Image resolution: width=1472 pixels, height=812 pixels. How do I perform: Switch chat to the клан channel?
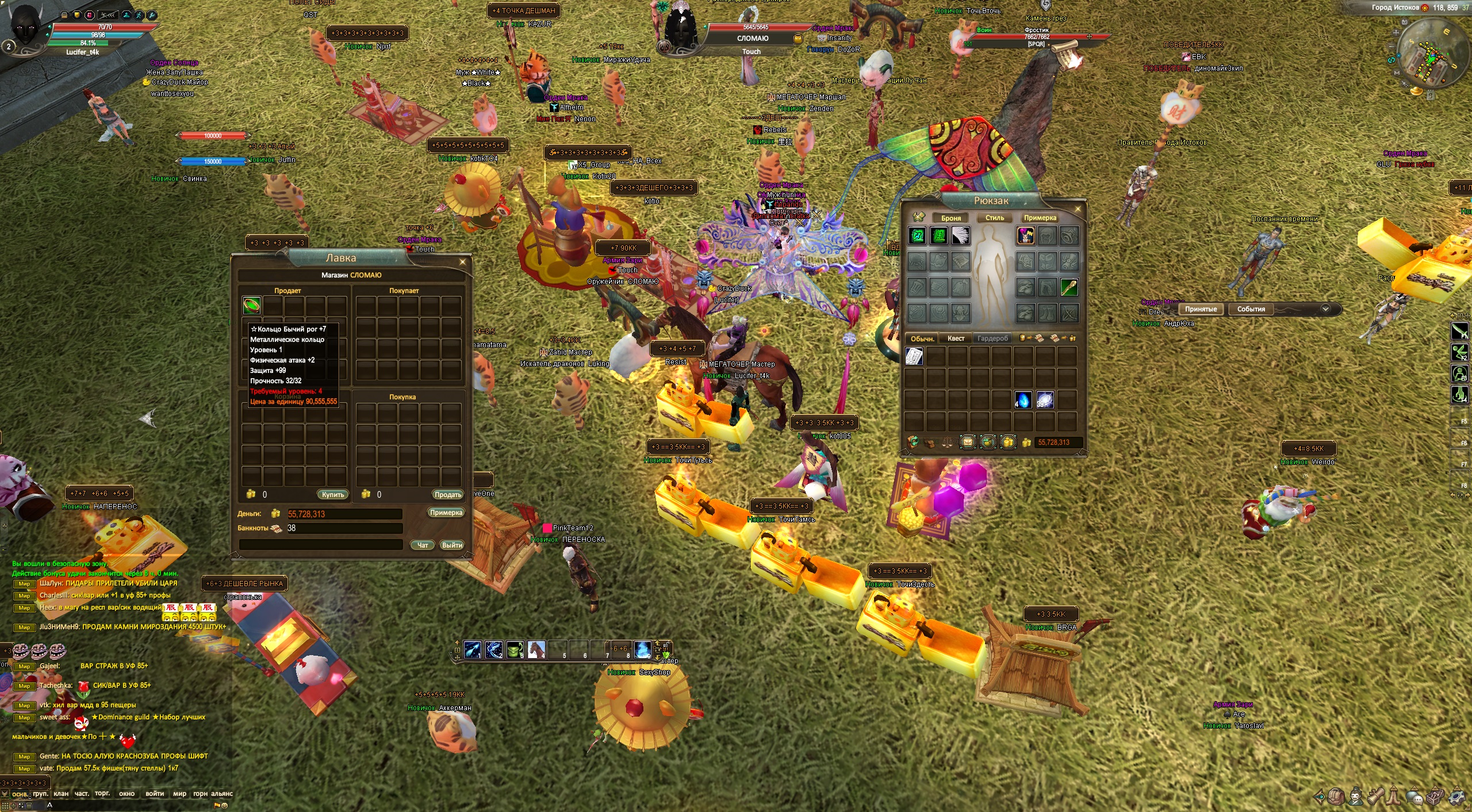(x=61, y=794)
